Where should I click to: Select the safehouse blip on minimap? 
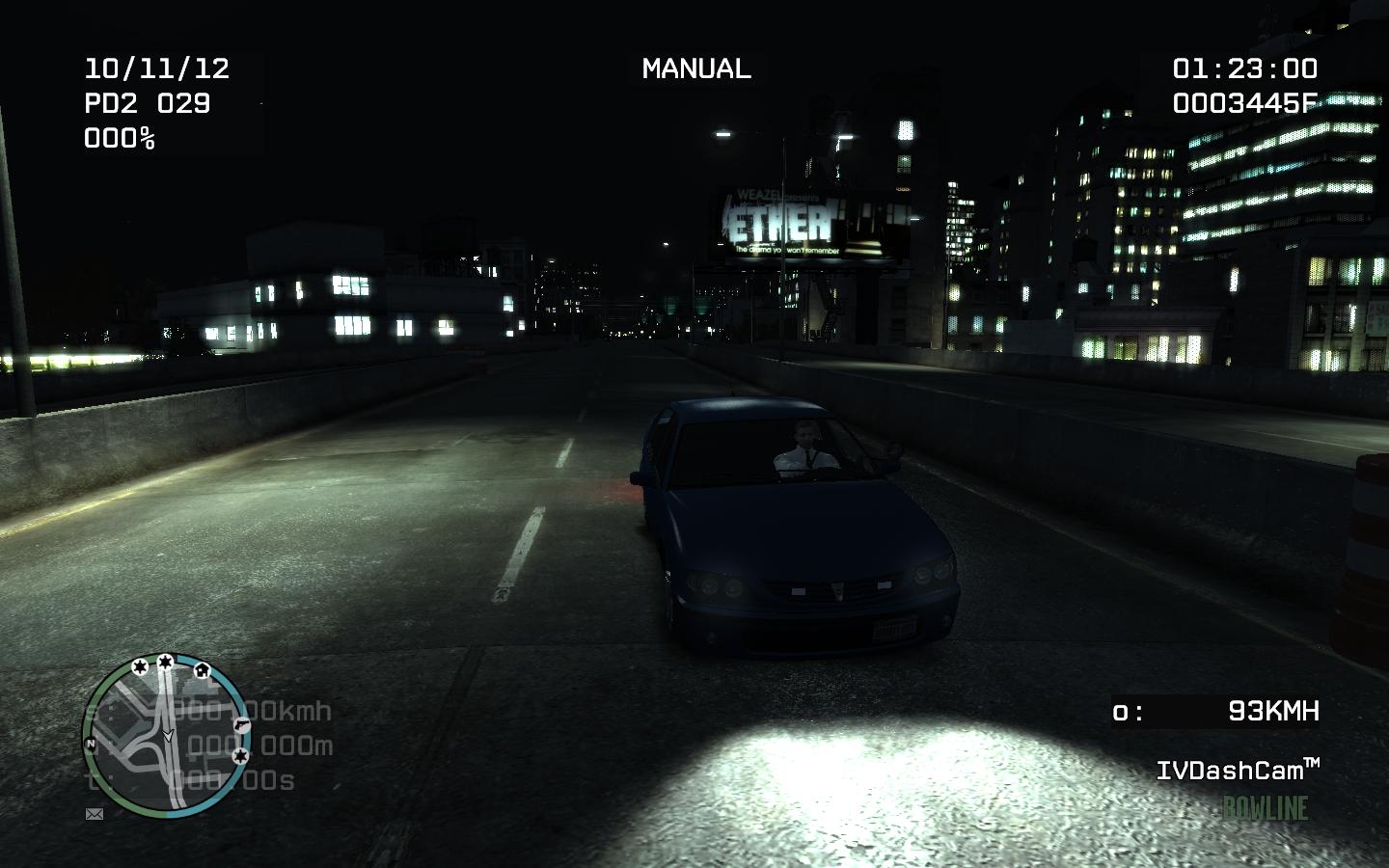202,668
